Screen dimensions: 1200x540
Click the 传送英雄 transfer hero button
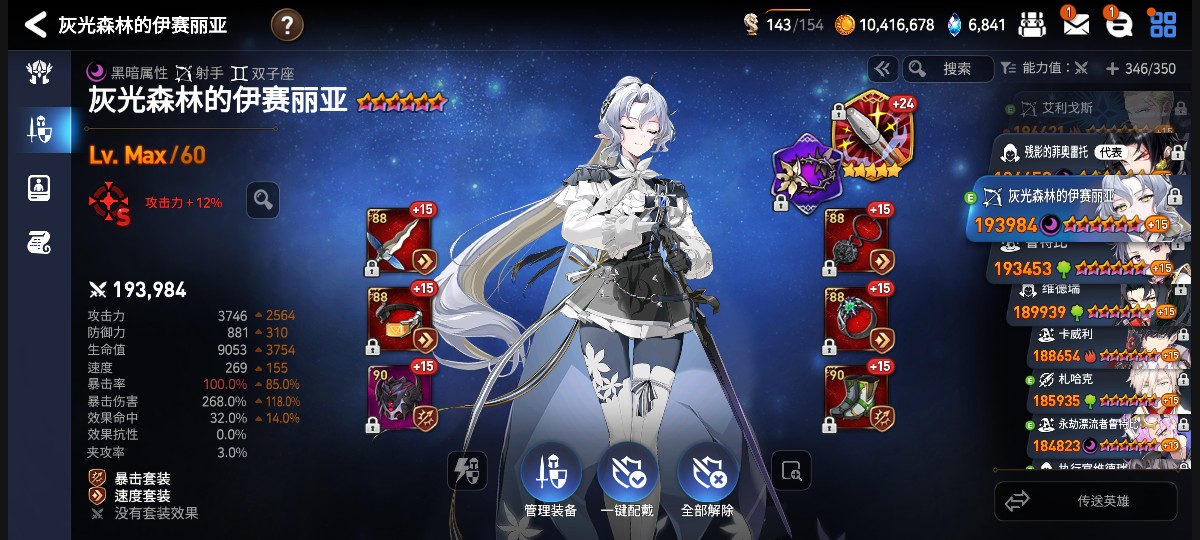pos(1085,501)
